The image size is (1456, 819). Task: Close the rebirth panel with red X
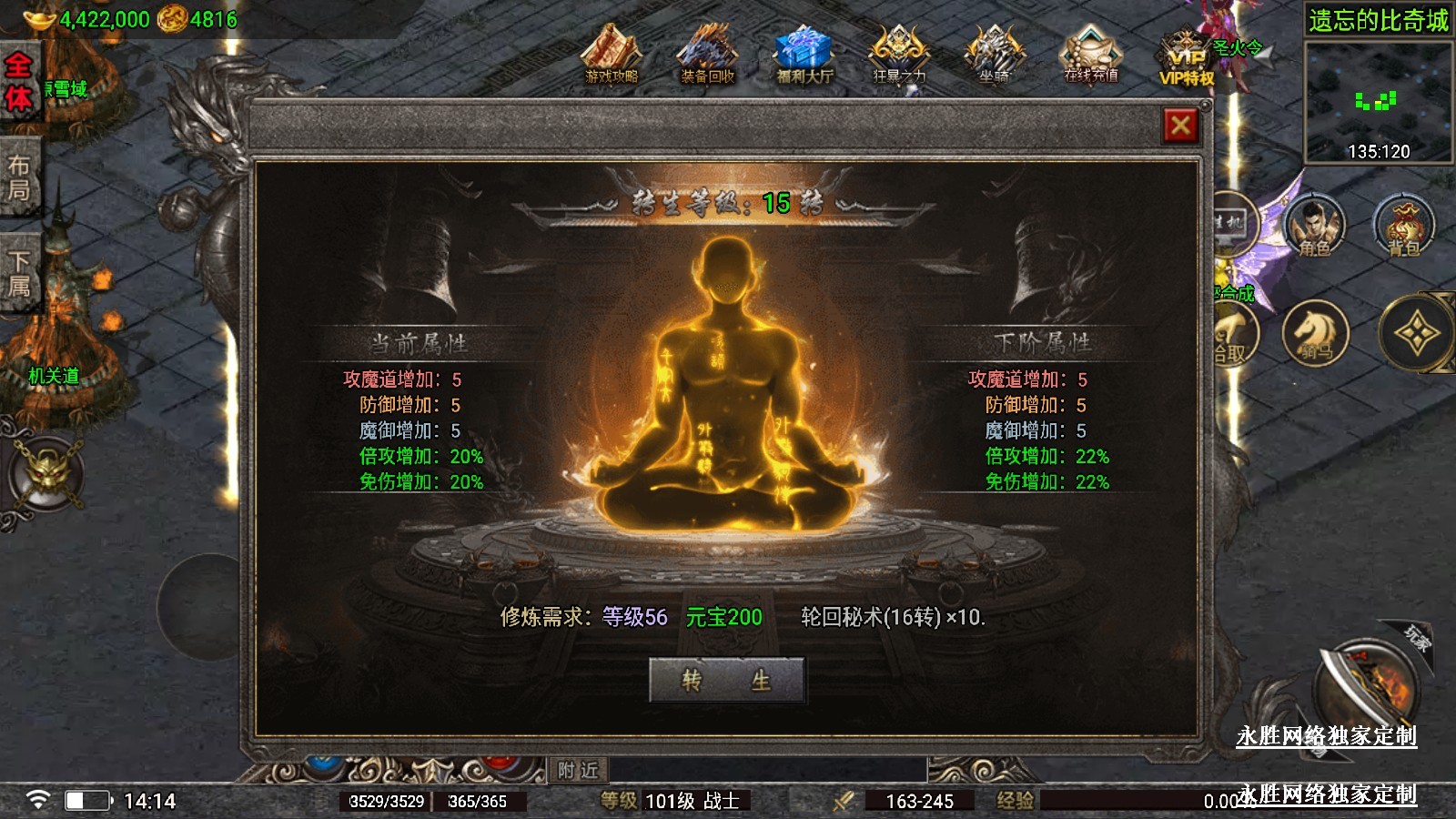point(1180,126)
